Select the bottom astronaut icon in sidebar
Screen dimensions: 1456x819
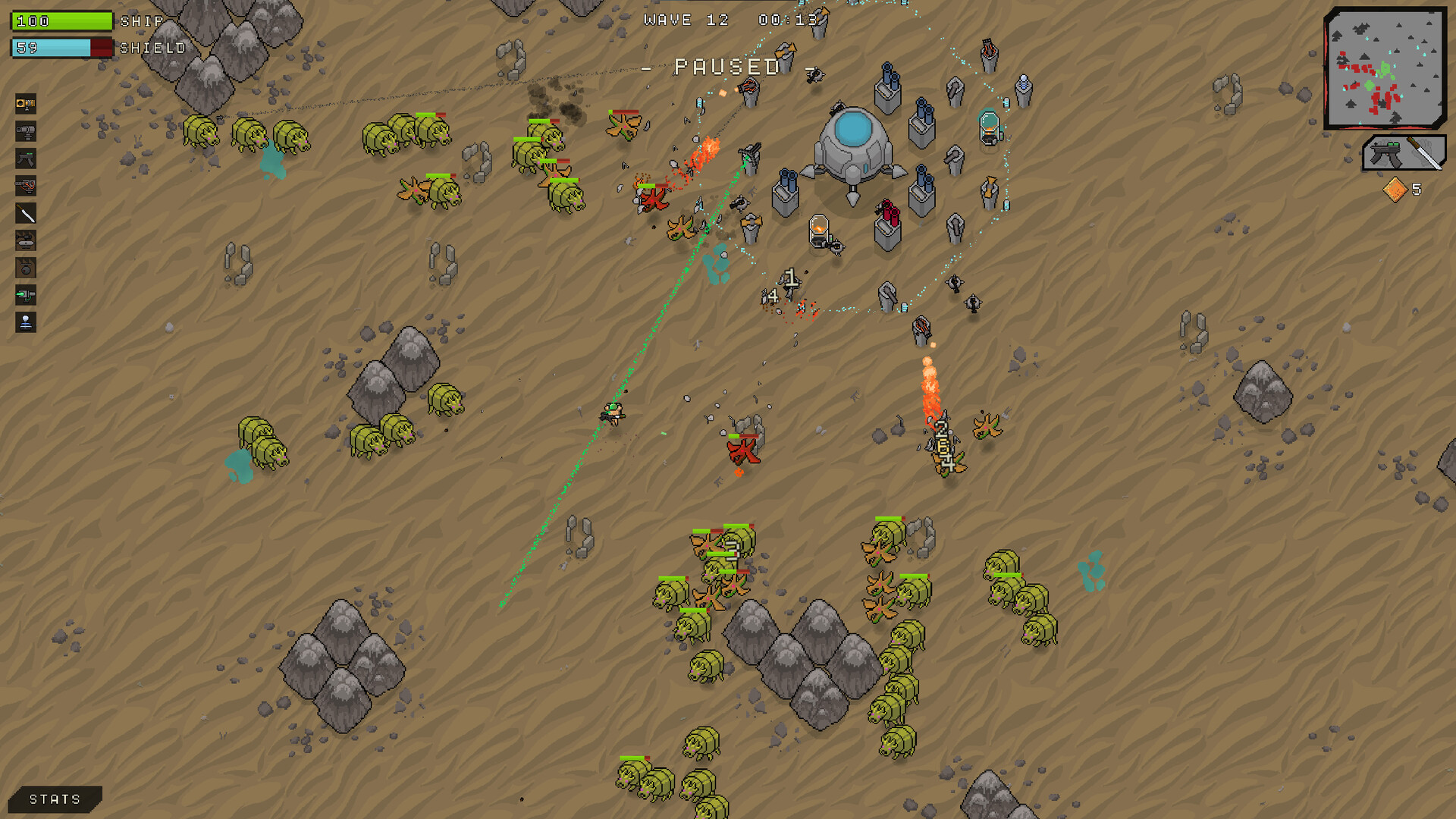26,322
